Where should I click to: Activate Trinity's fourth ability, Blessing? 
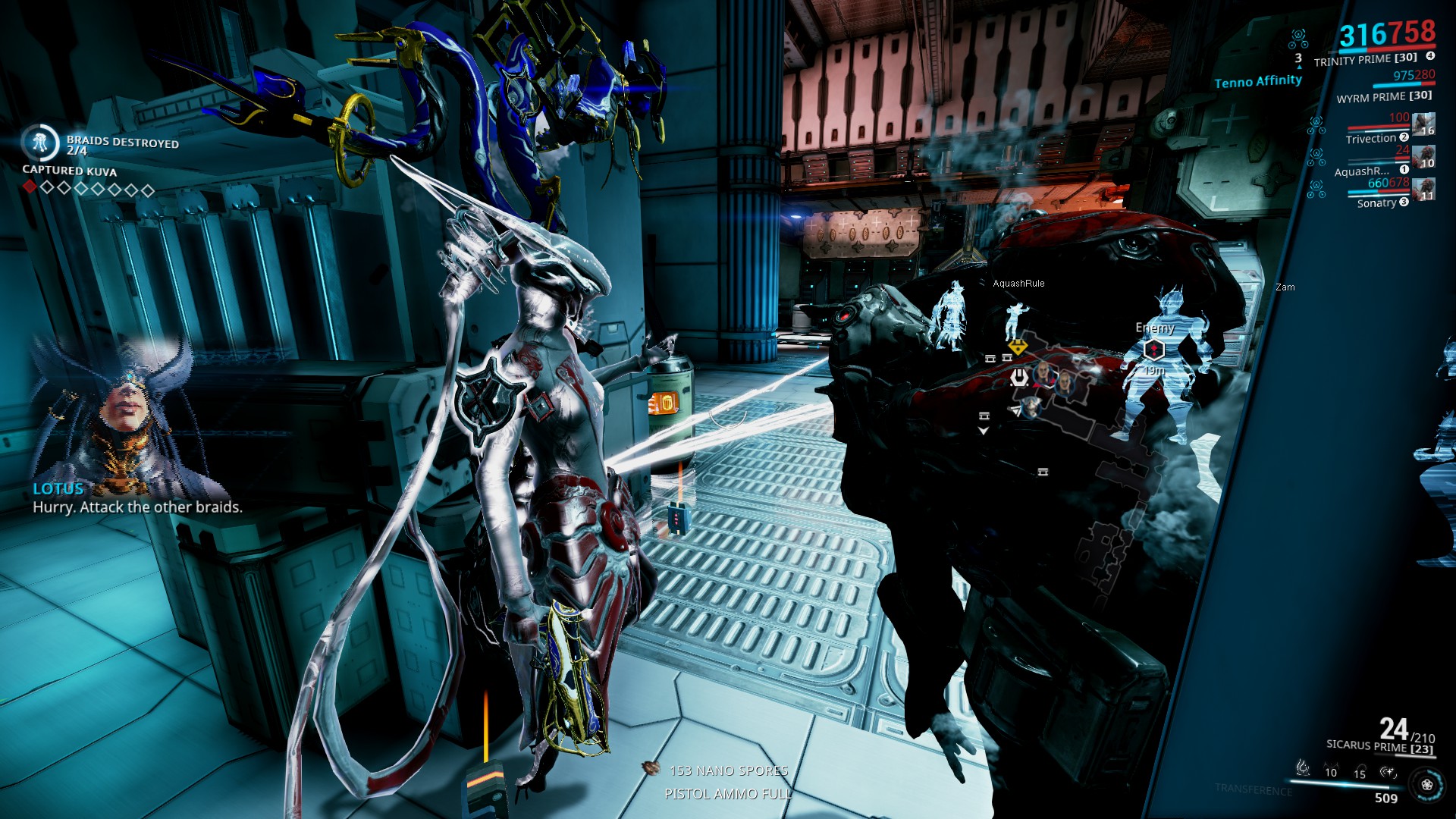coord(1389,772)
